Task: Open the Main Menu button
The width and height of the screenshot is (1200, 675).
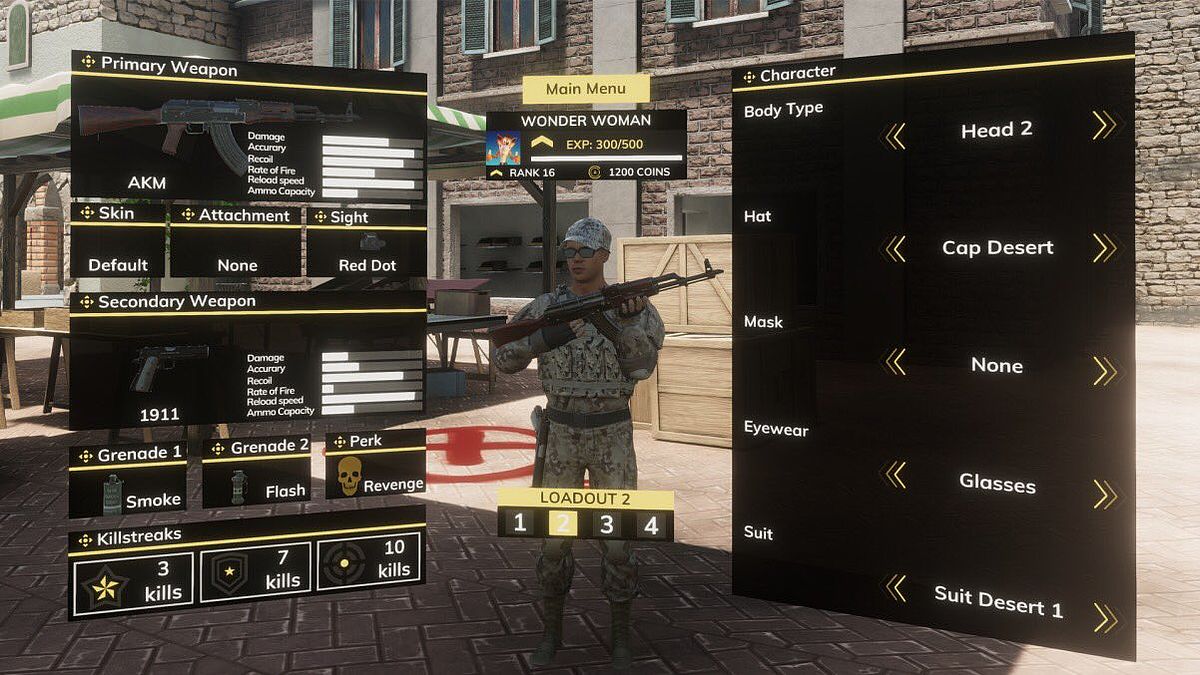Action: (585, 89)
